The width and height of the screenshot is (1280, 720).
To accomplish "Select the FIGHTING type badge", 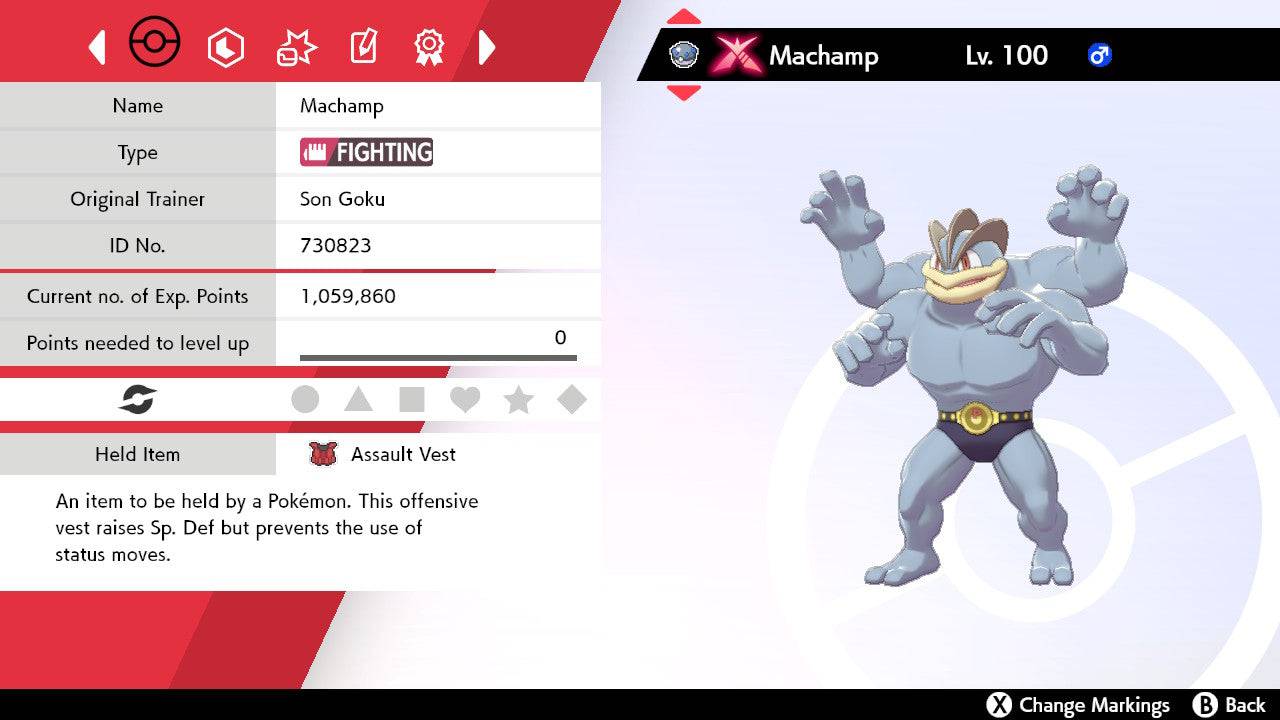I will pyautogui.click(x=367, y=152).
